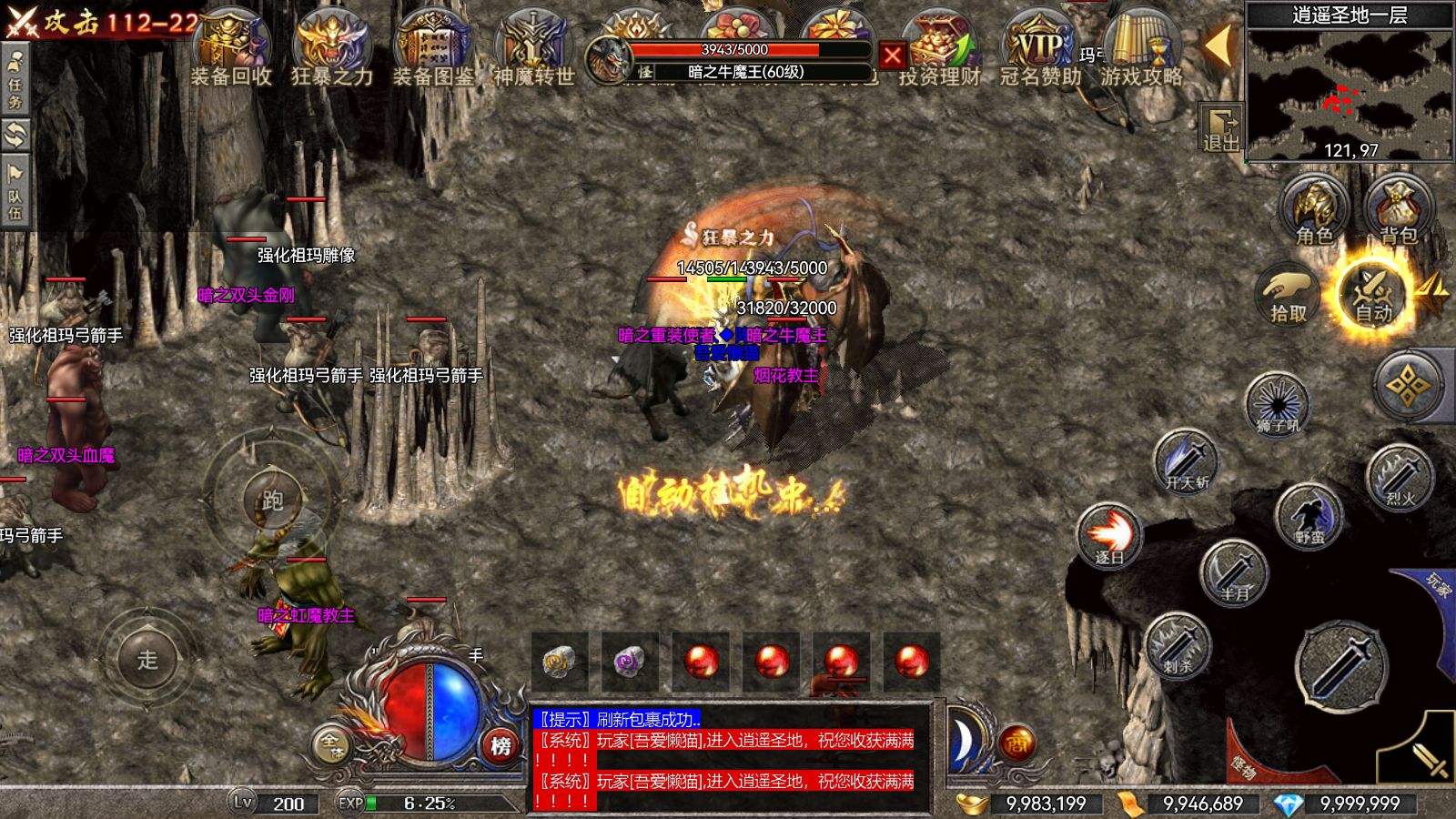Open the 装备回收 equipment recycle menu
1456x819 pixels.
(x=231, y=50)
